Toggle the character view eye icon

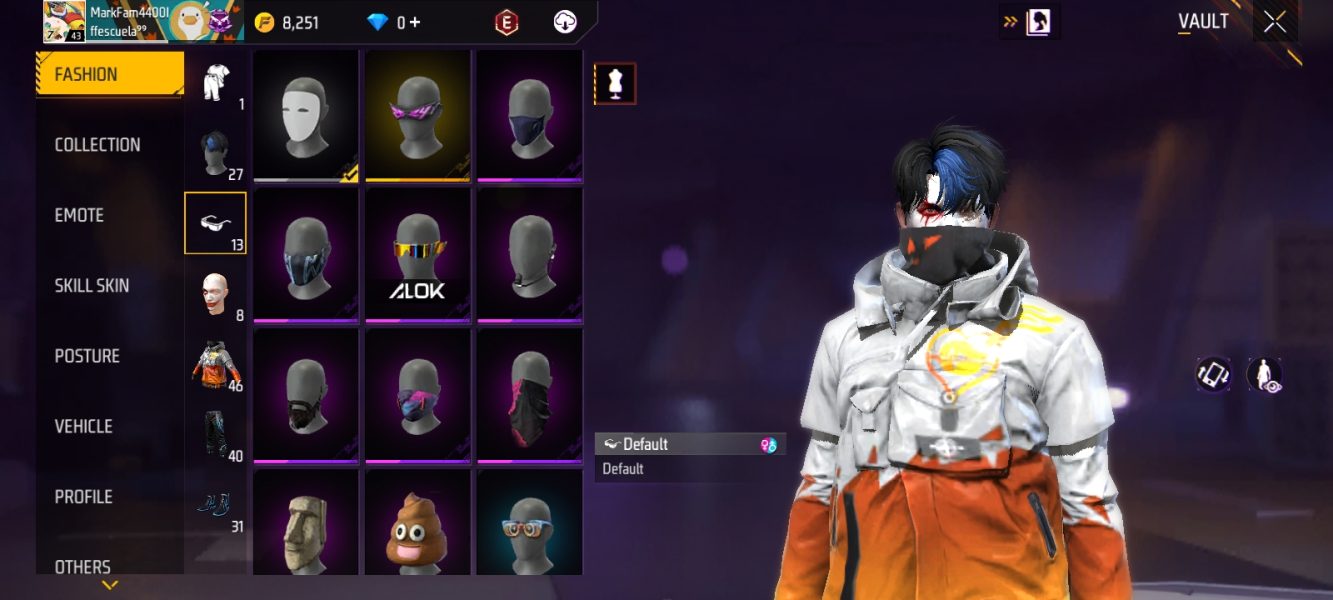pos(1265,375)
